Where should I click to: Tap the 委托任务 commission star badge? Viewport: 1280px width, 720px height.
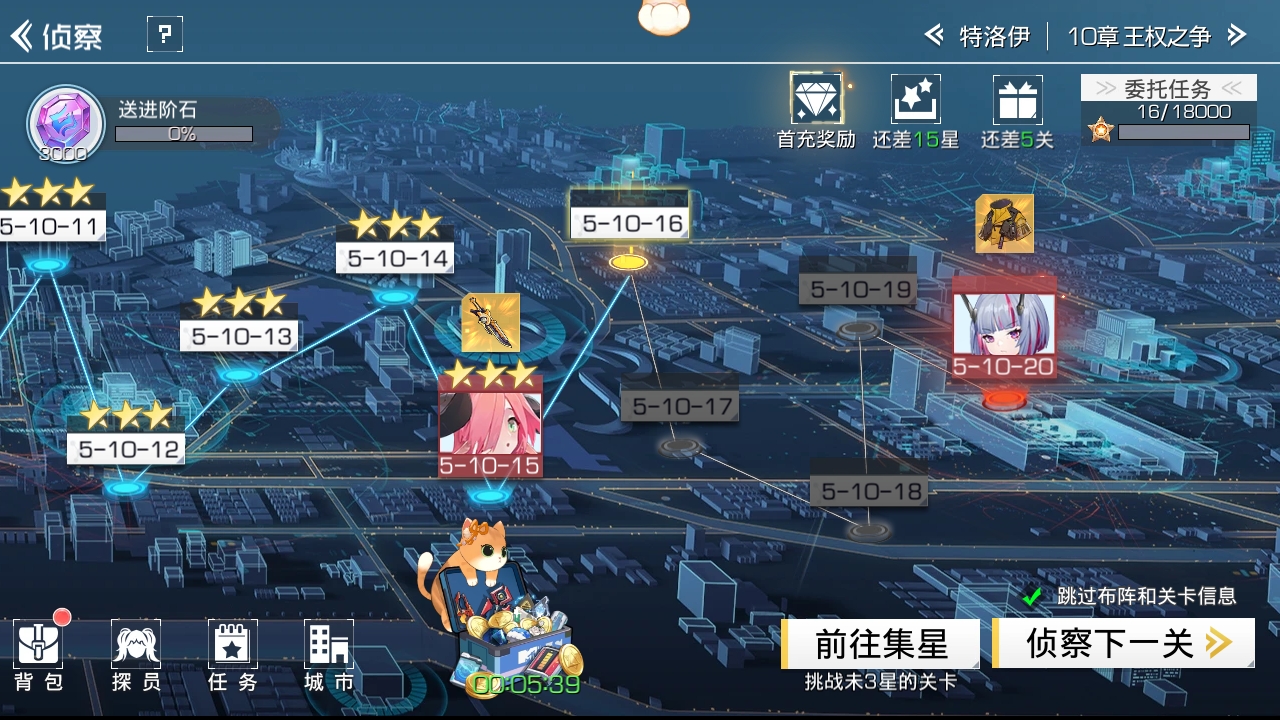coord(1100,129)
